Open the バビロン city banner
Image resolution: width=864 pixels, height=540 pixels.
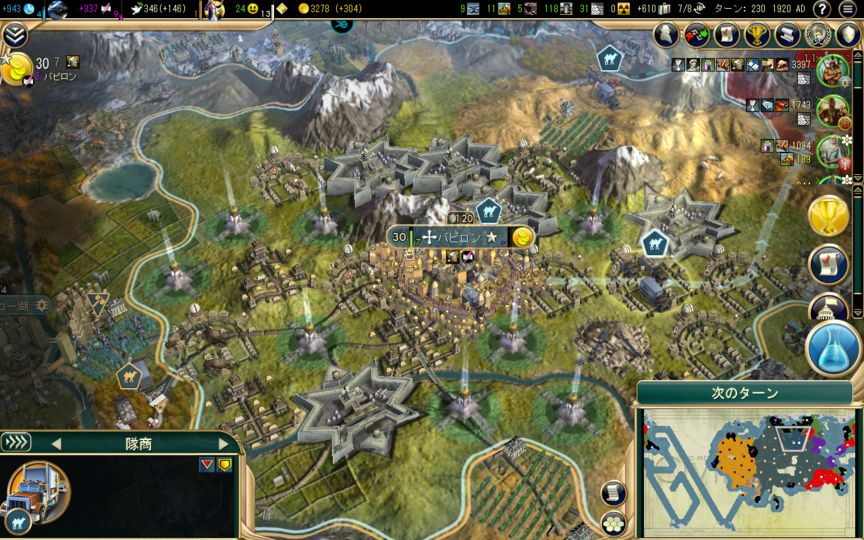(x=461, y=237)
